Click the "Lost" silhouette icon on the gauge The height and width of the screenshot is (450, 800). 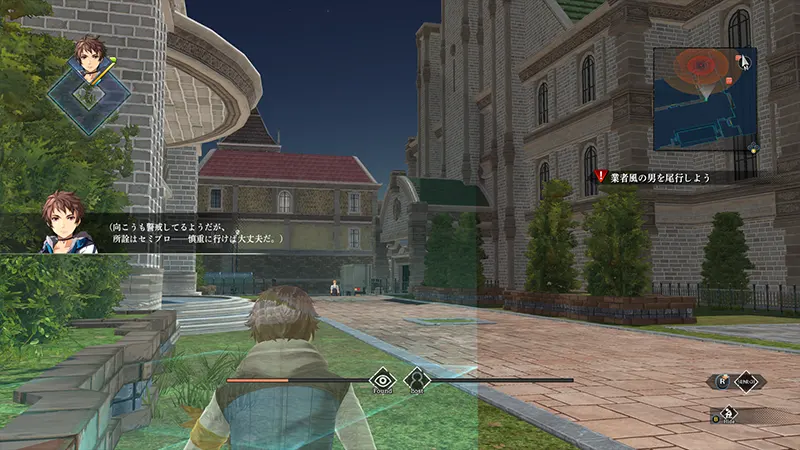pos(415,379)
